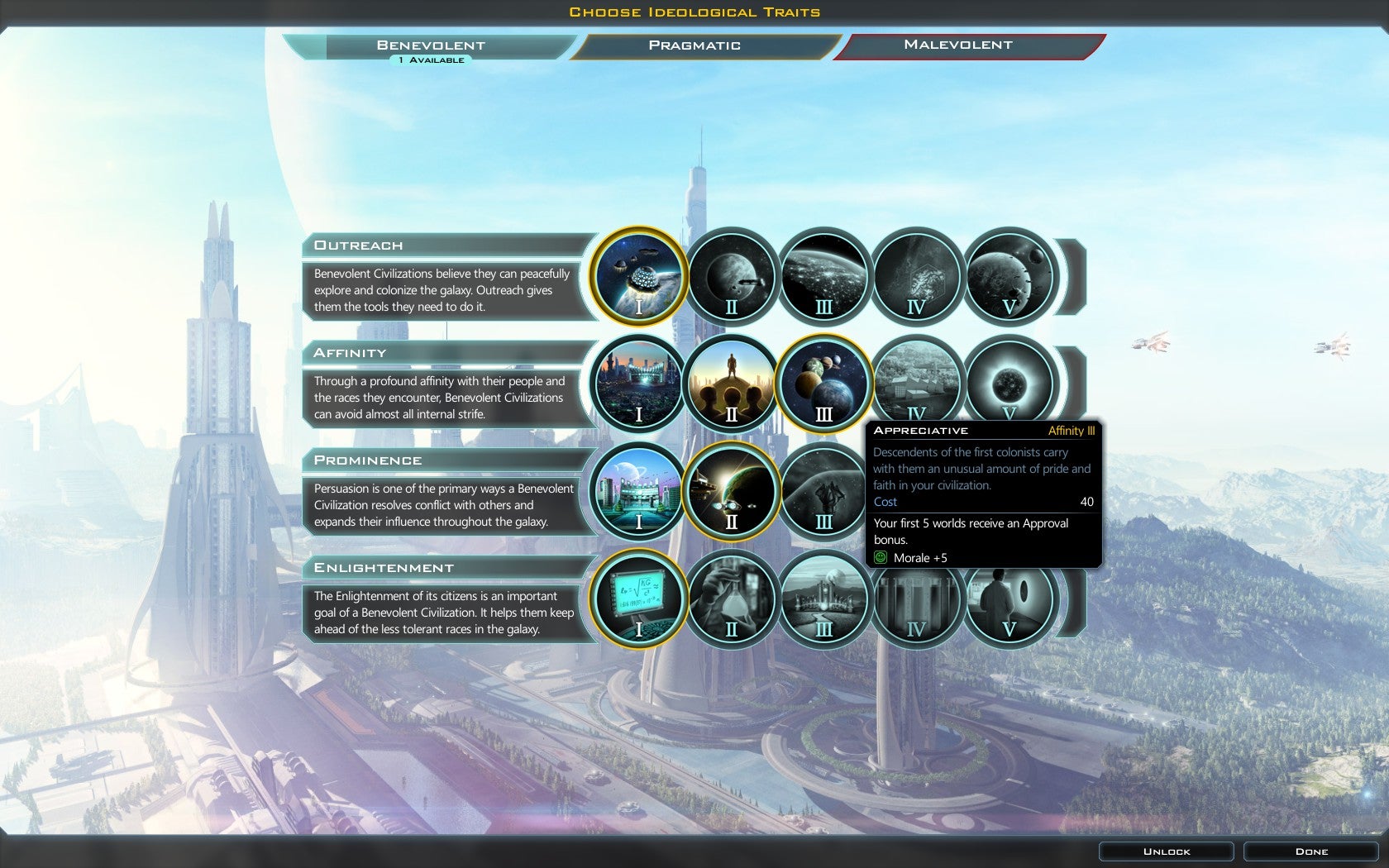Viewport: 1389px width, 868px height.
Task: Click the '1 Available' badge under Benevolent
Action: pyautogui.click(x=430, y=60)
